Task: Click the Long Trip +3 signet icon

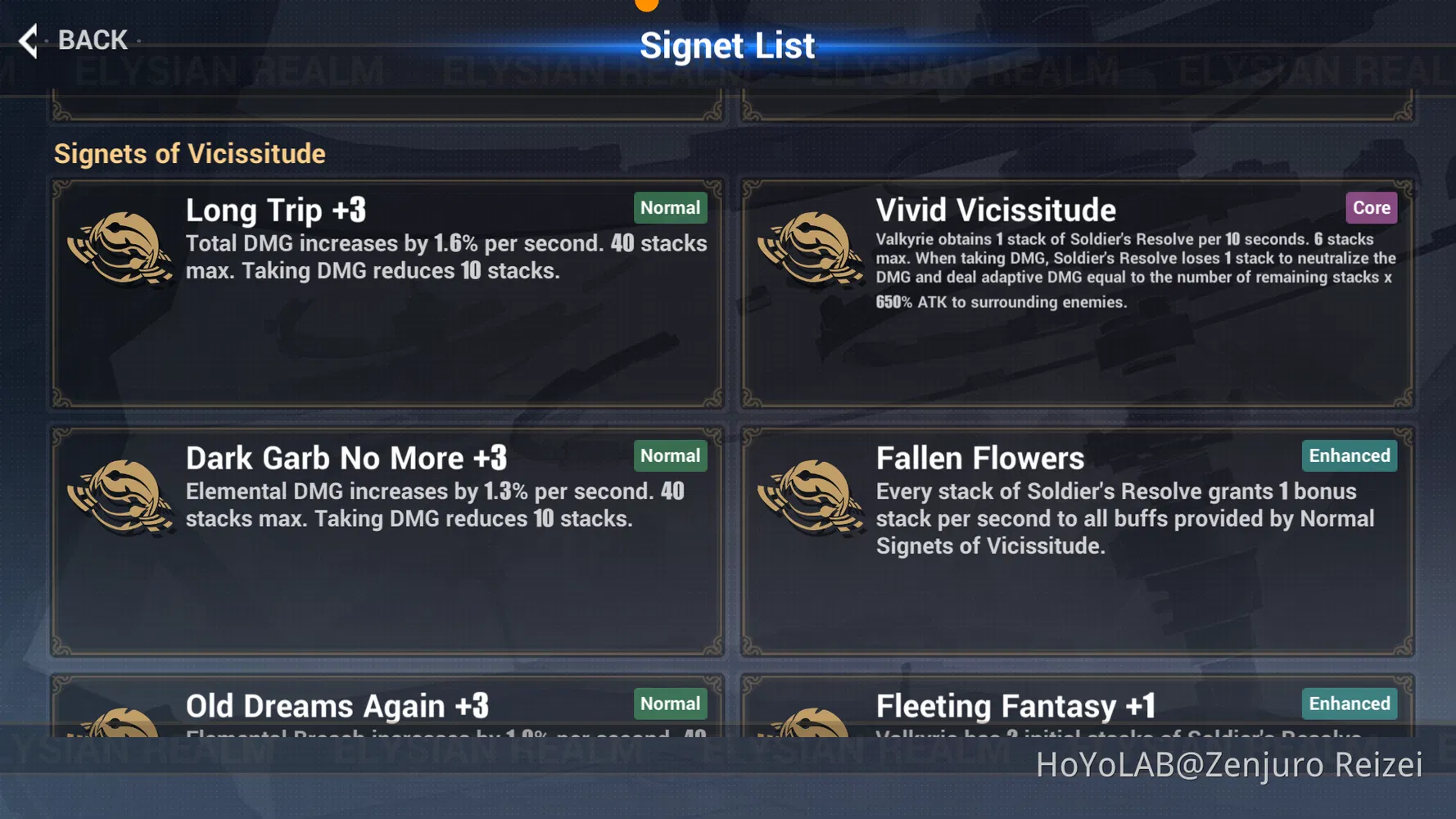Action: (123, 250)
